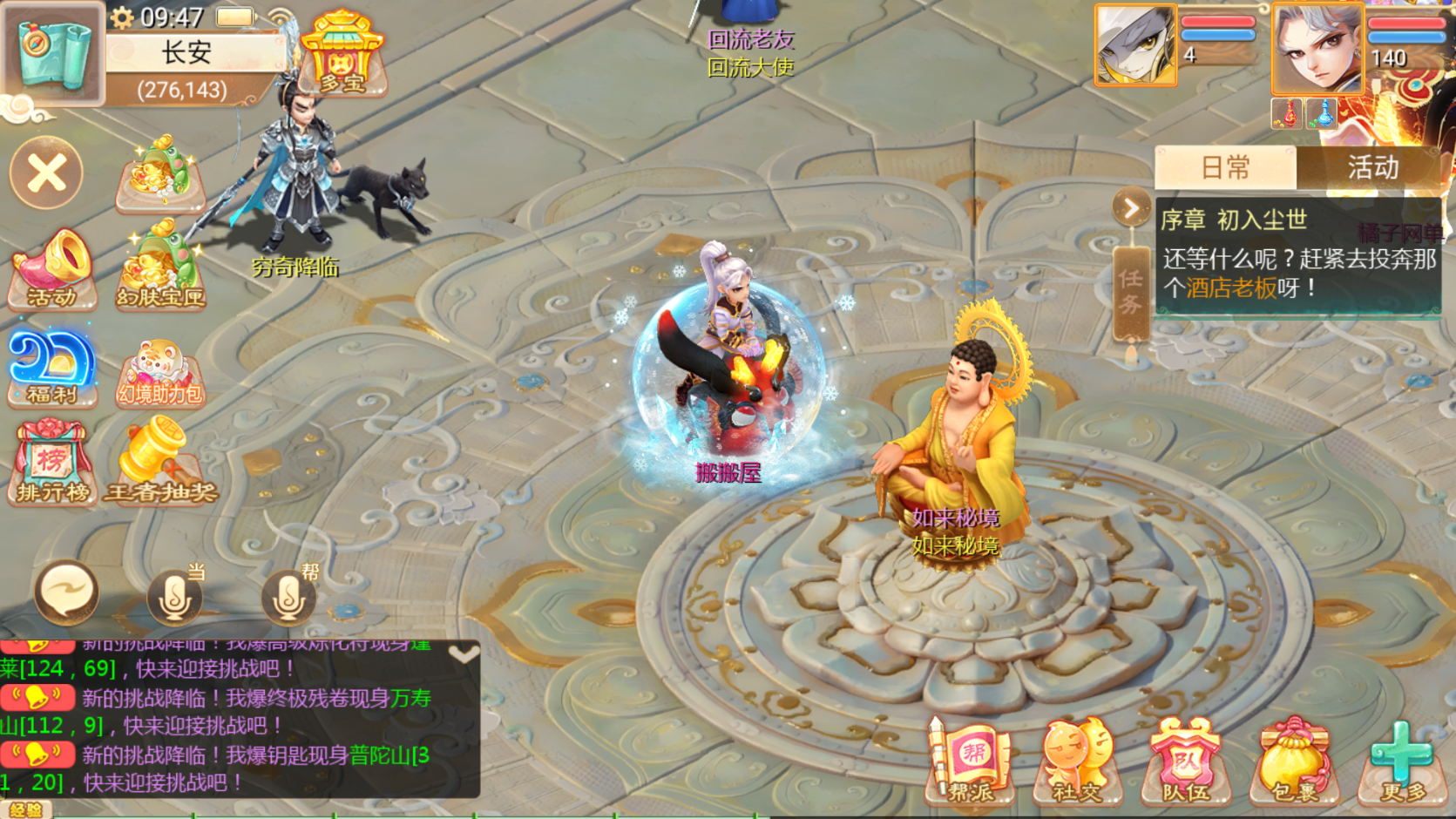Switch to the 日常 tab
The width and height of the screenshot is (1456, 819).
pyautogui.click(x=1225, y=167)
